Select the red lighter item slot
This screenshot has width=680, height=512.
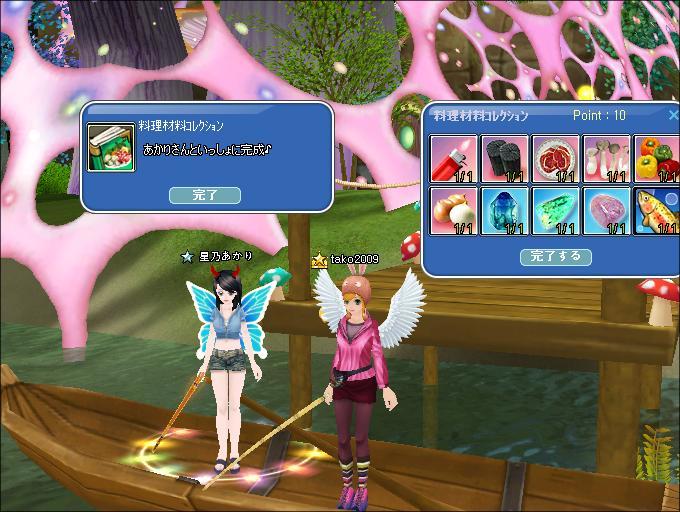[455, 159]
